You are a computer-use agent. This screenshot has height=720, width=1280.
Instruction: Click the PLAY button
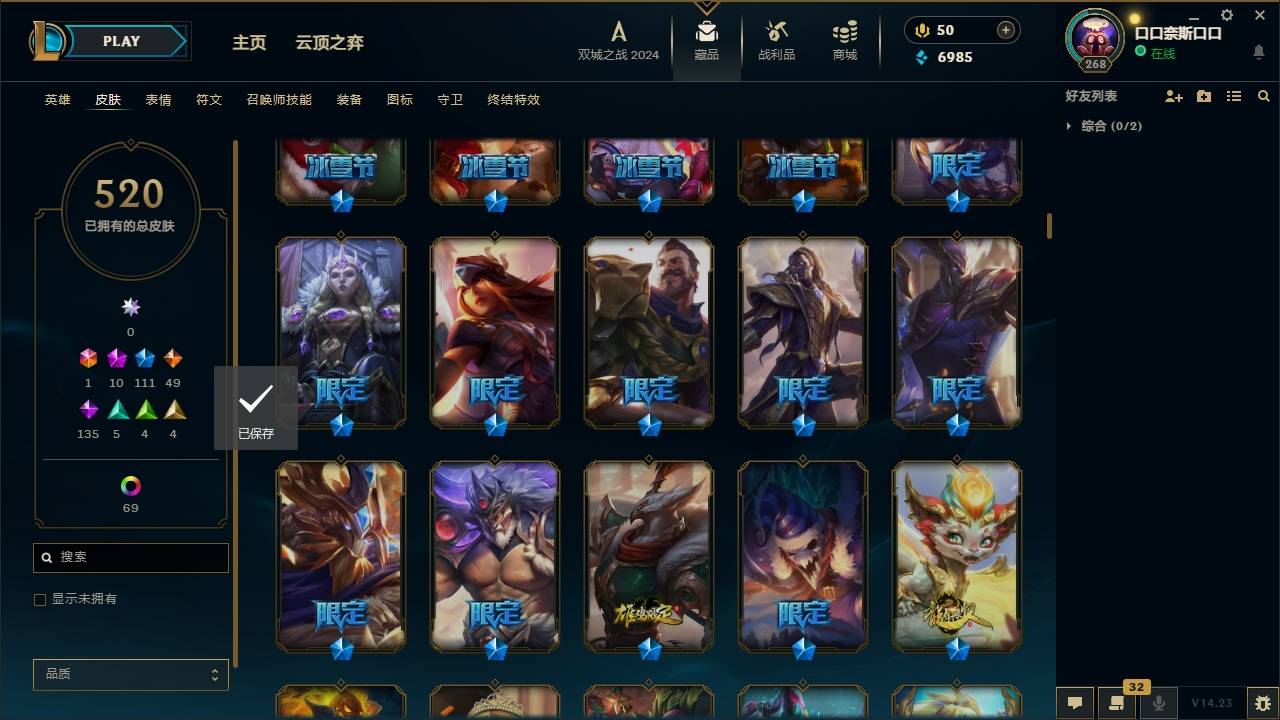pyautogui.click(x=120, y=41)
